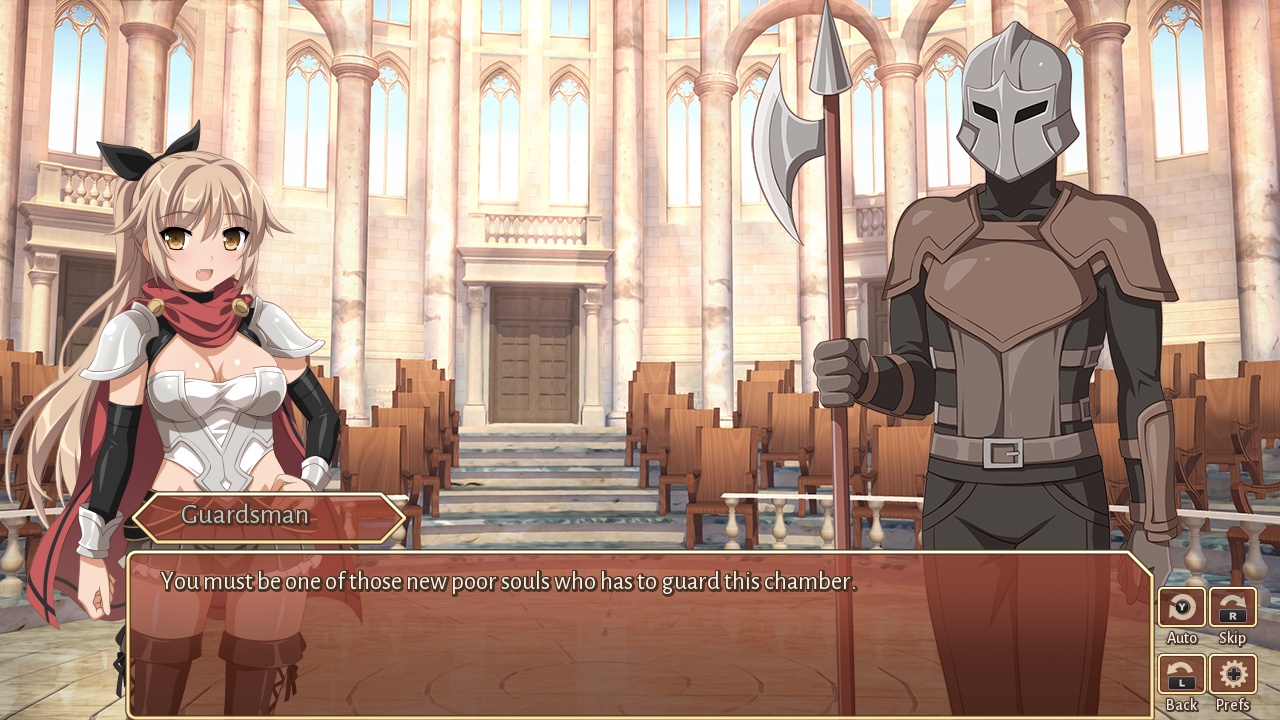Click the R controller button icon on Skip
This screenshot has width=1280, height=720.
[1234, 616]
